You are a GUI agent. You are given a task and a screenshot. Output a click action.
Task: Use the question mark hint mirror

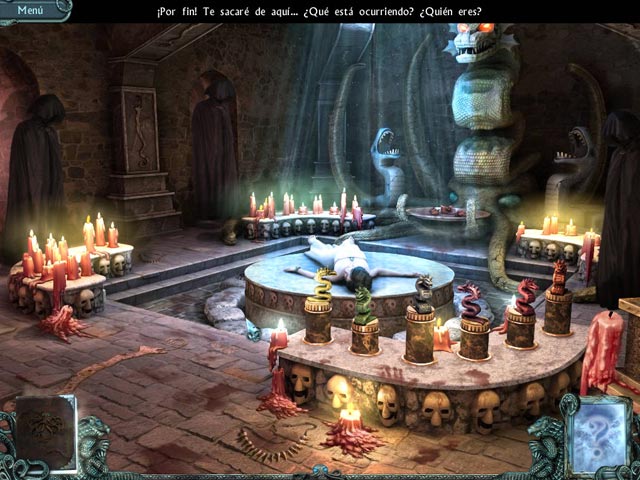(x=596, y=433)
